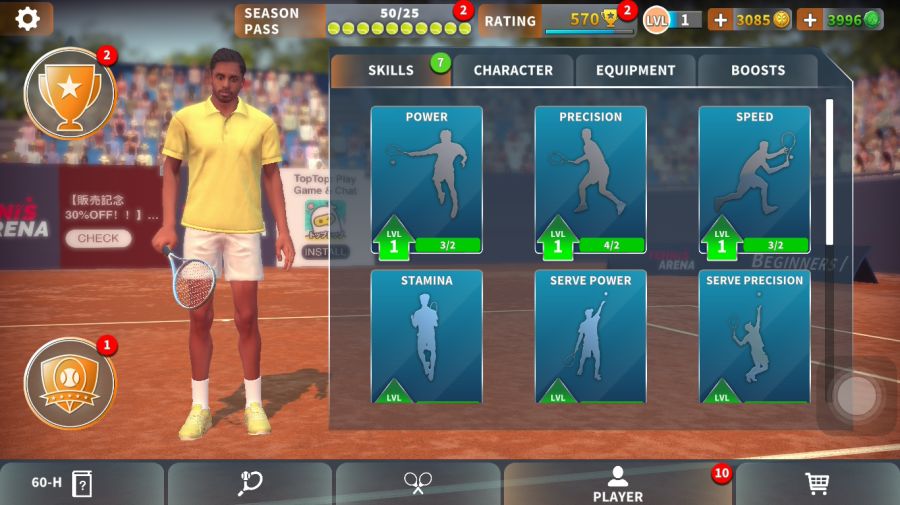
Task: Select the Serve Precision skill card
Action: point(754,336)
